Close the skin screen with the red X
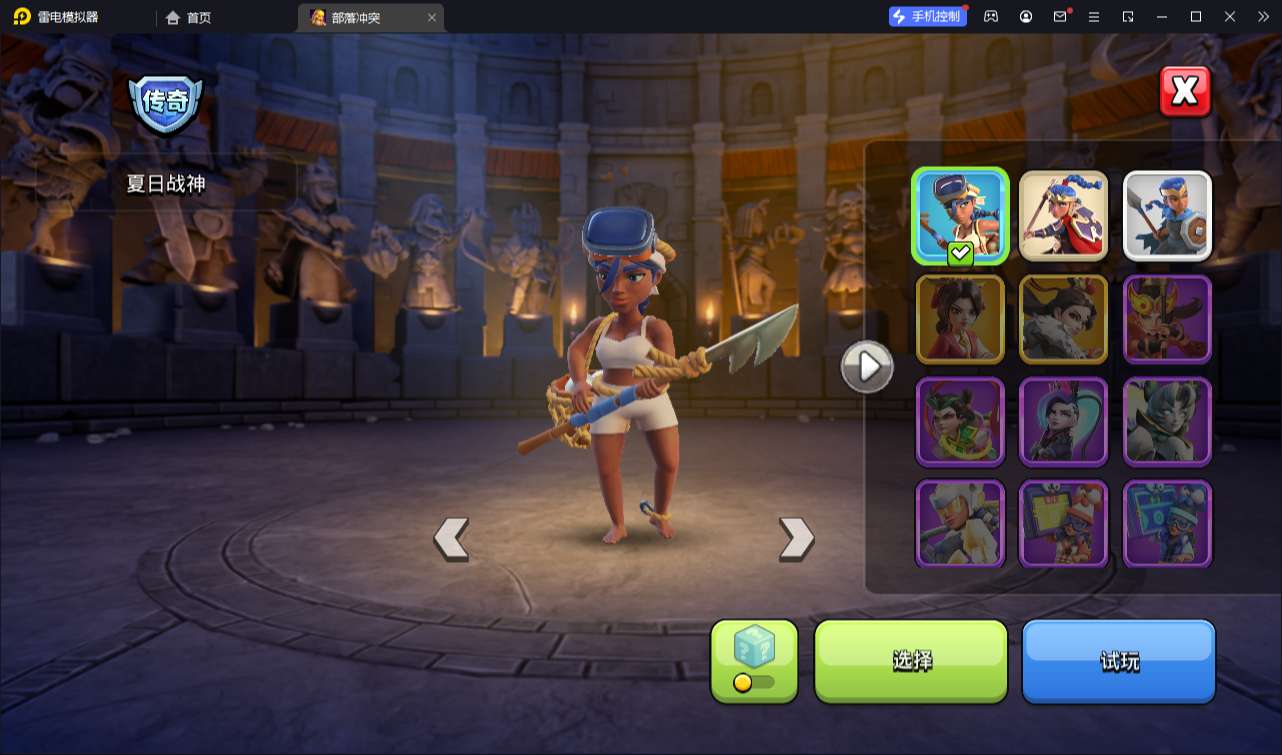Screen dimensions: 1282x755 (x=1185, y=92)
